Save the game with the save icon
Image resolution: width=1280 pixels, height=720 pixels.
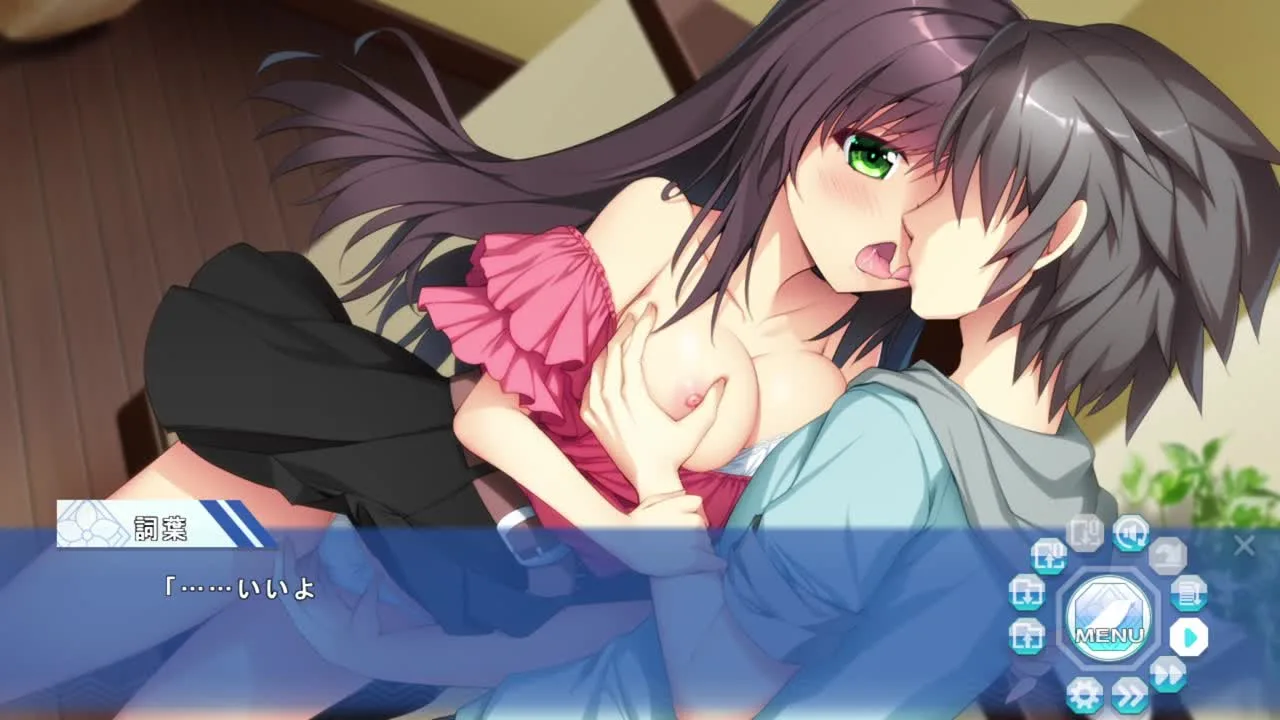tap(1028, 594)
